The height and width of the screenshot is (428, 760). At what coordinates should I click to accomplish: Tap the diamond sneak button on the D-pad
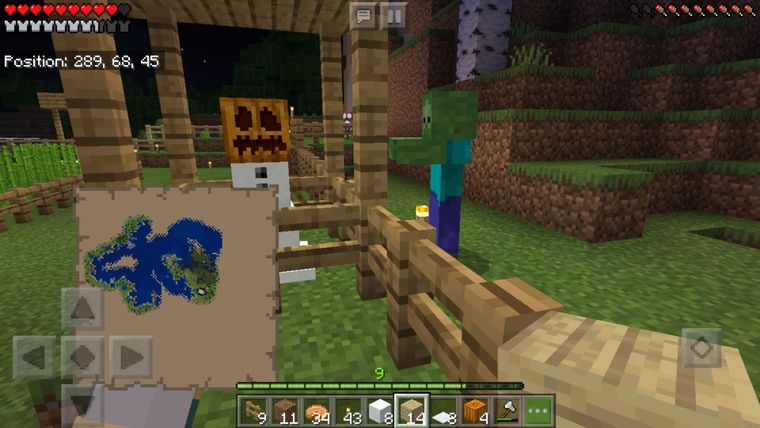click(83, 356)
